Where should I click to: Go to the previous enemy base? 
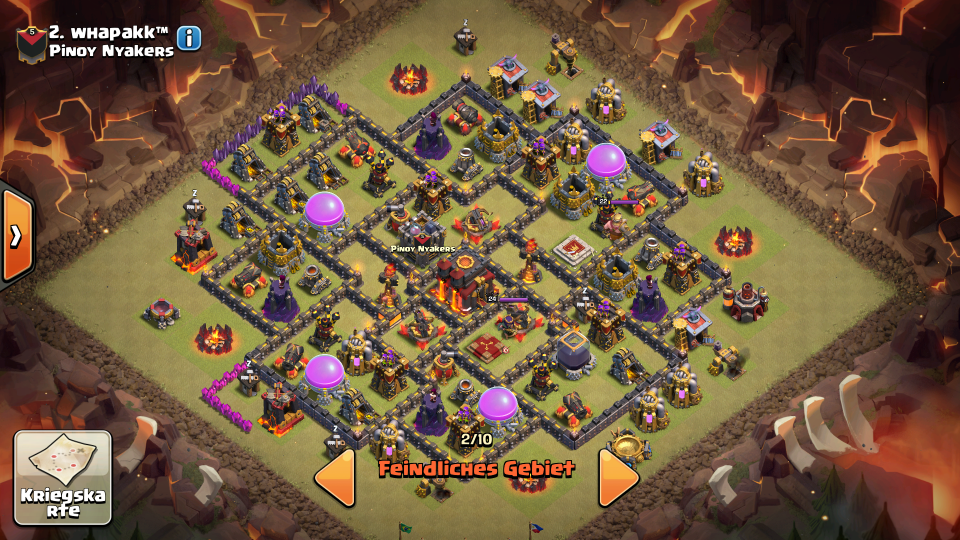(x=335, y=477)
